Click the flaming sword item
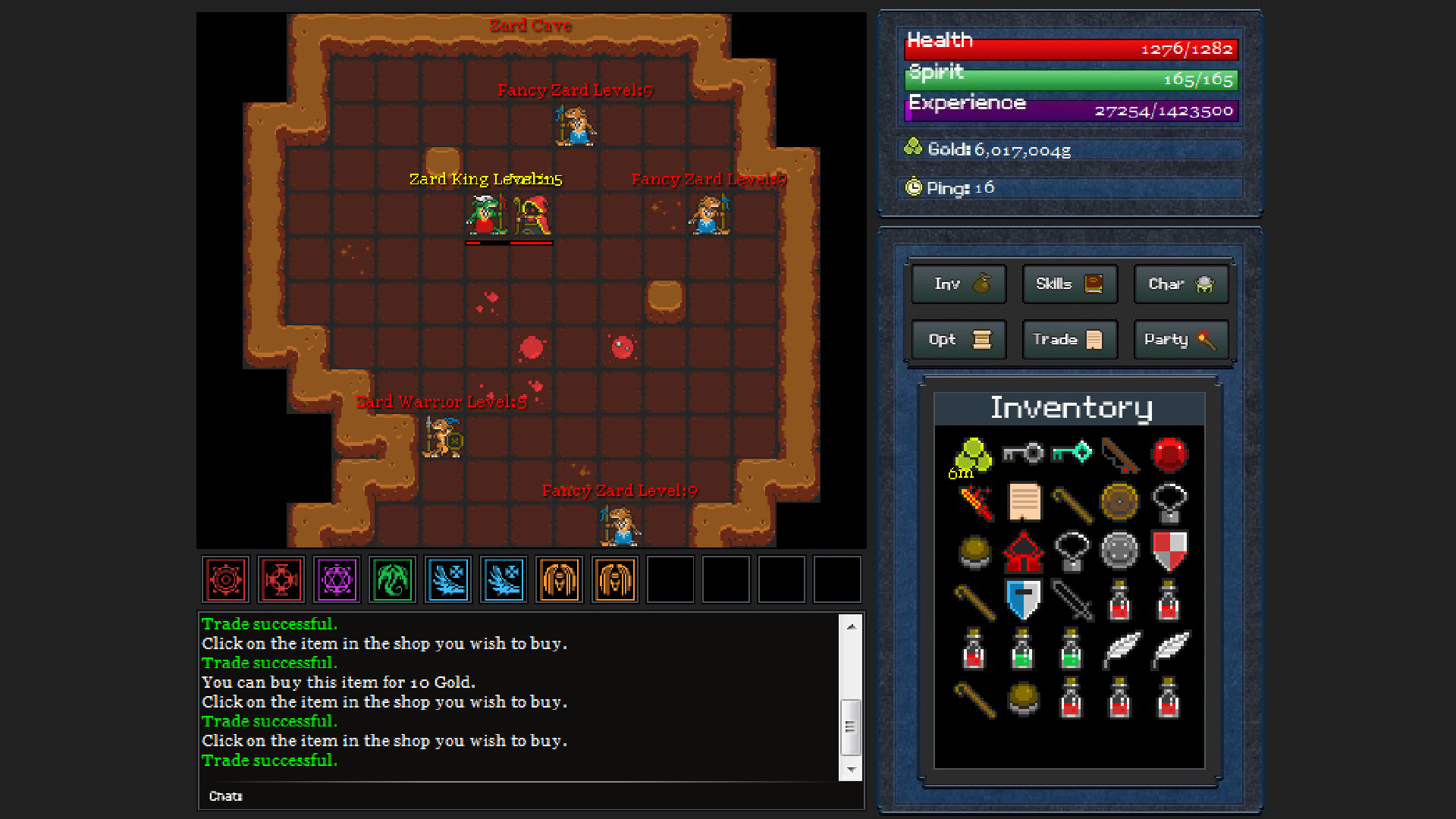 pos(974,503)
